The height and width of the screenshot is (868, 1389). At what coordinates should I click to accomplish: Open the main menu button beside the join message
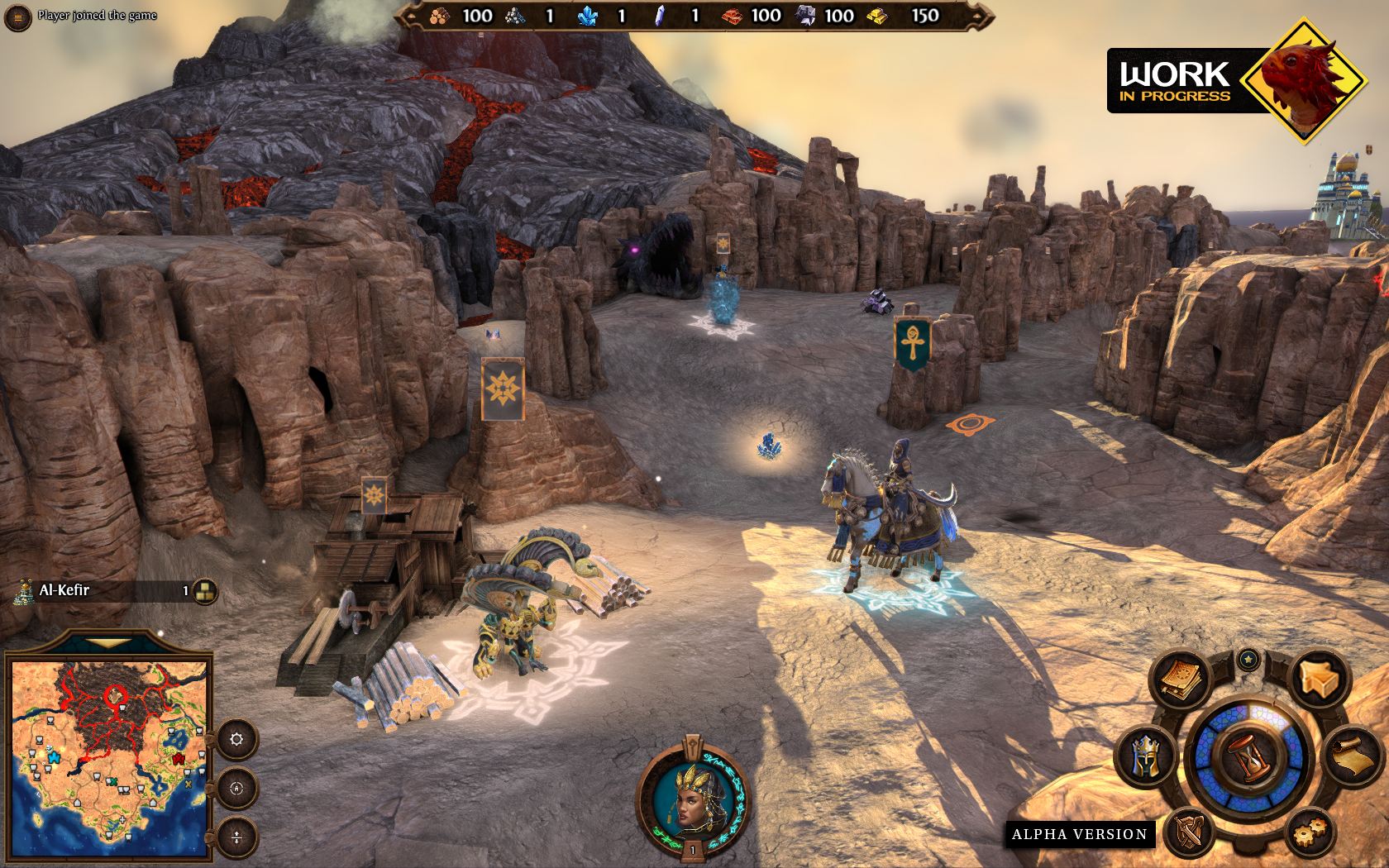pos(18,17)
